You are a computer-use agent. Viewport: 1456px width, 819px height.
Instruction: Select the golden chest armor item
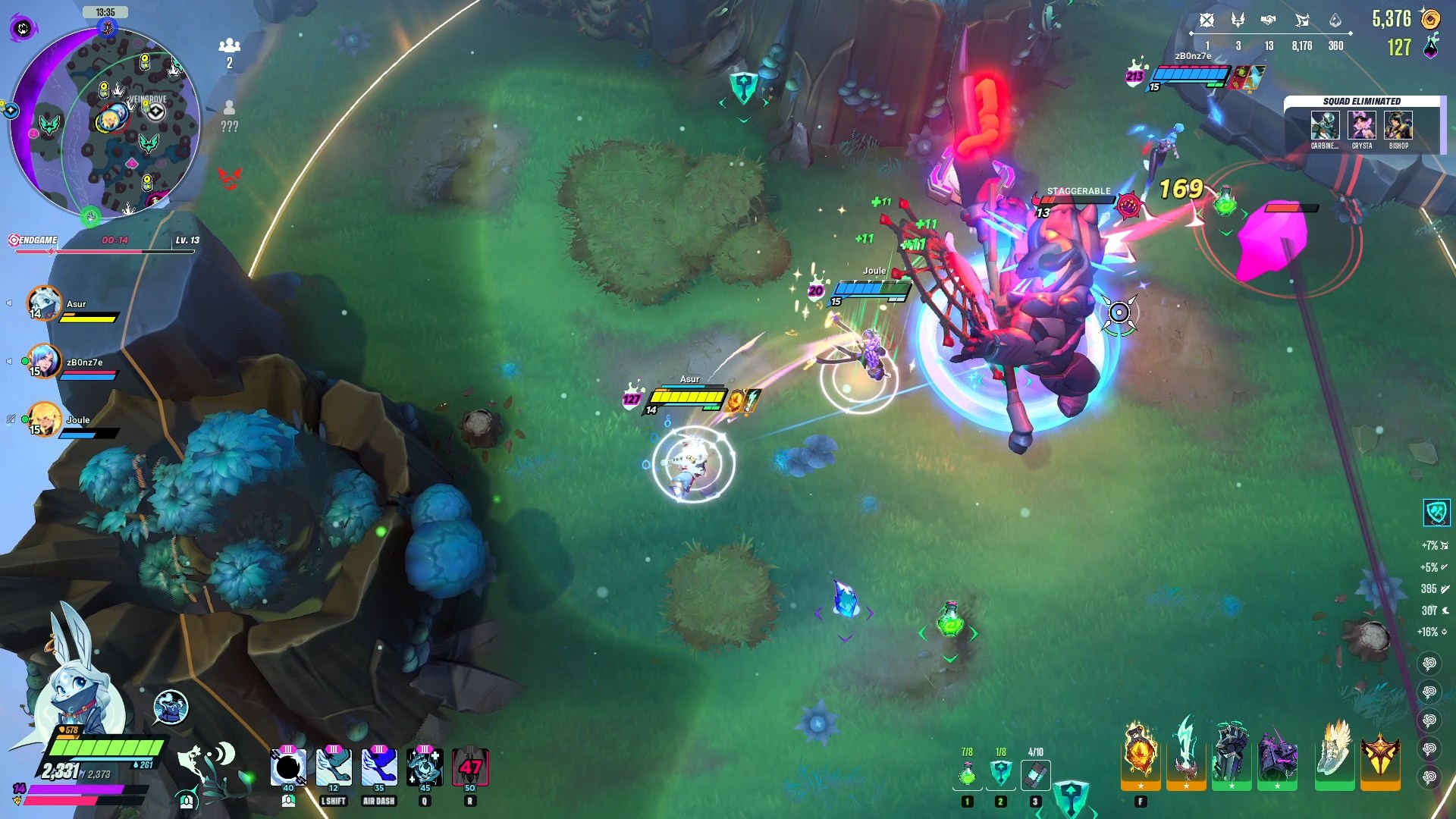(1380, 755)
